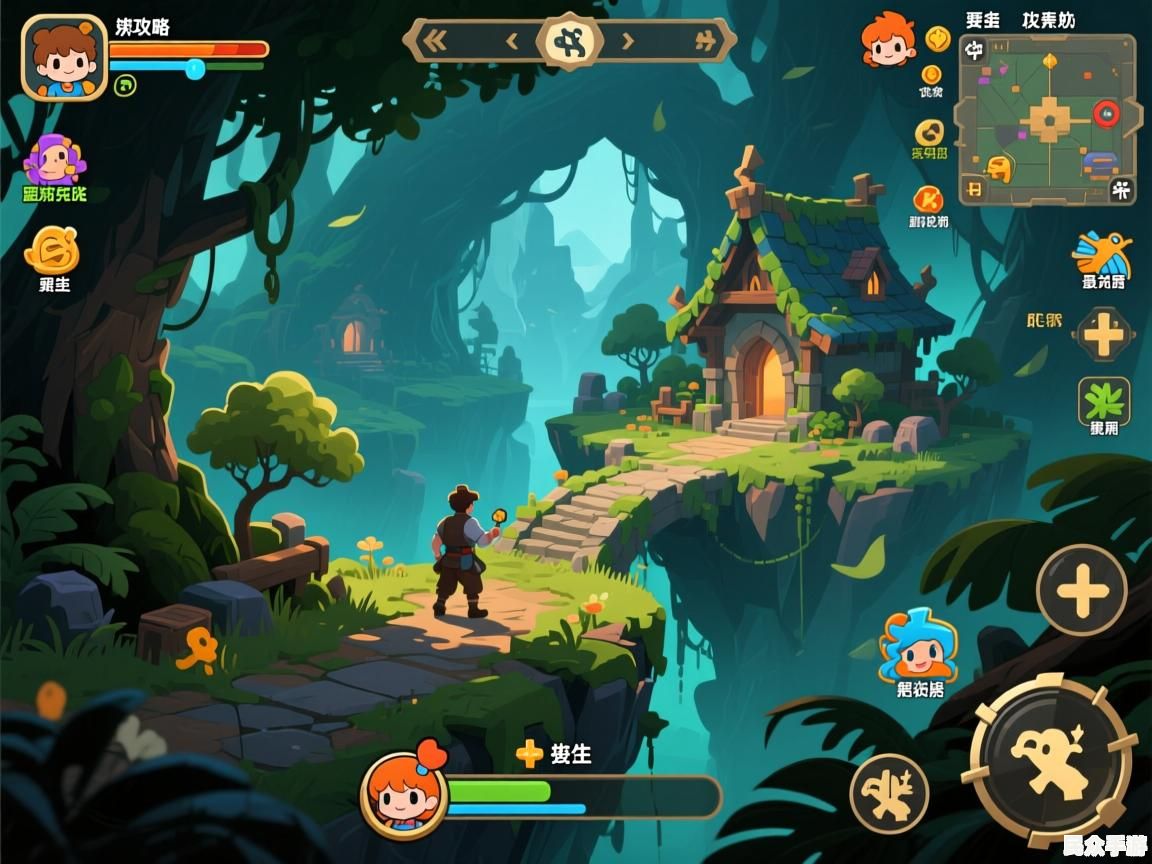
Task: Select the center emblem of the top bar
Action: pos(570,41)
